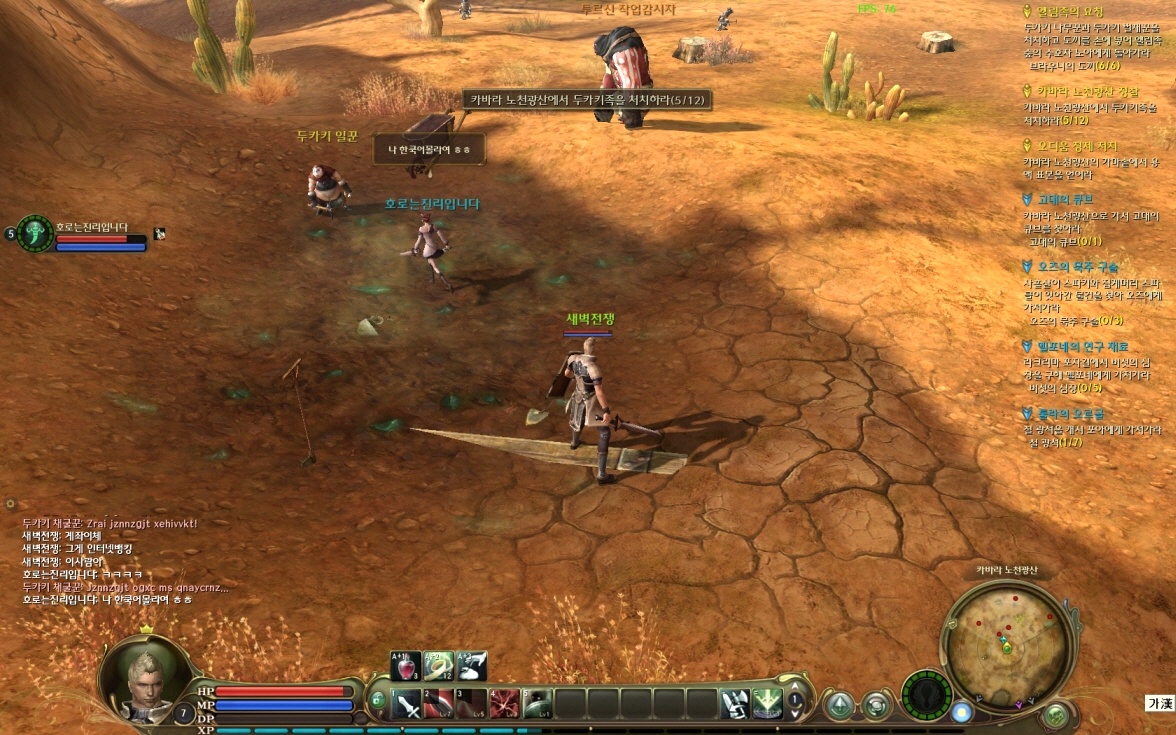Activate the white bird quick slot
This screenshot has width=1176, height=735.
click(471, 667)
